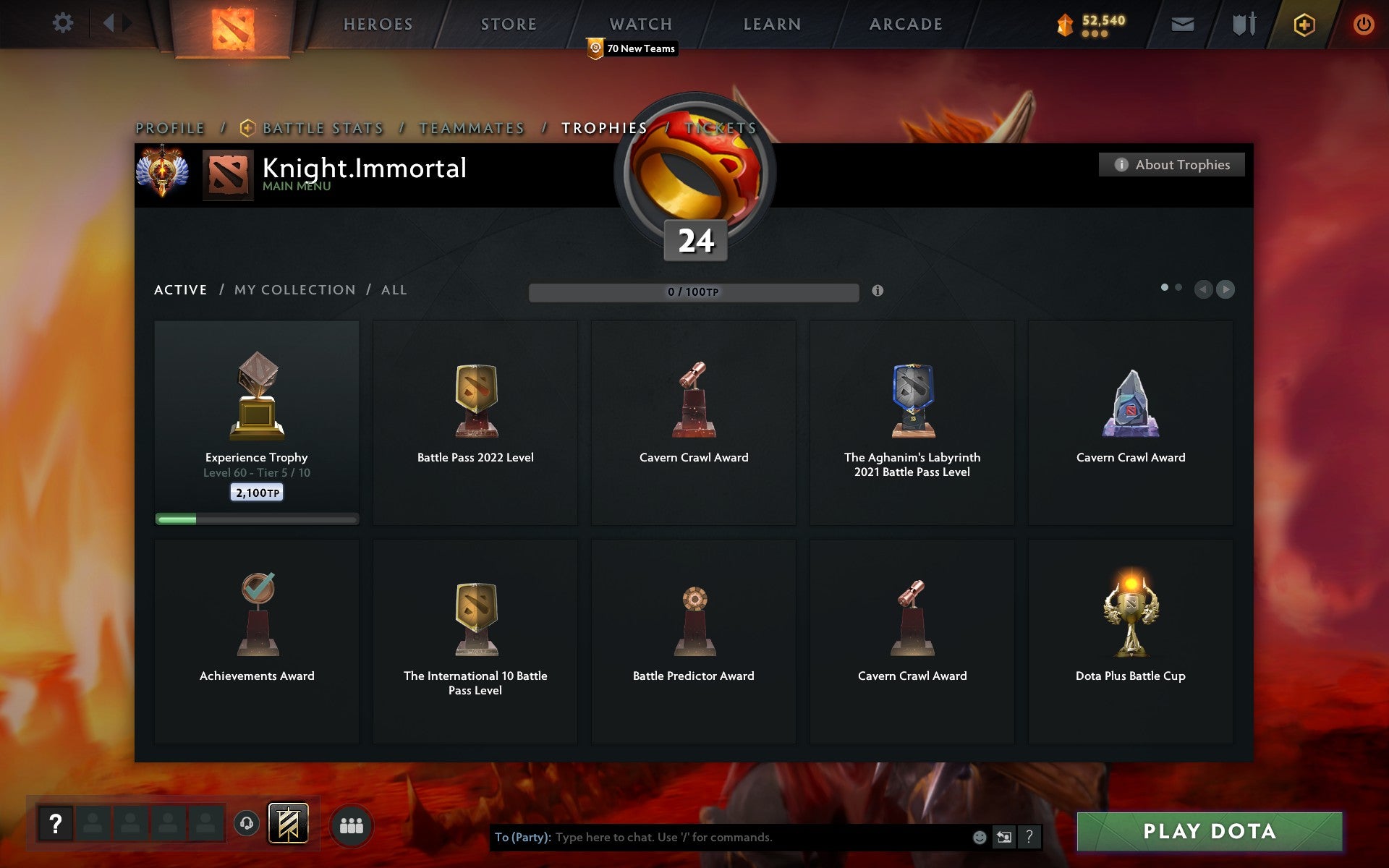
Task: Click the power/quit Dota icon
Action: tap(1364, 22)
